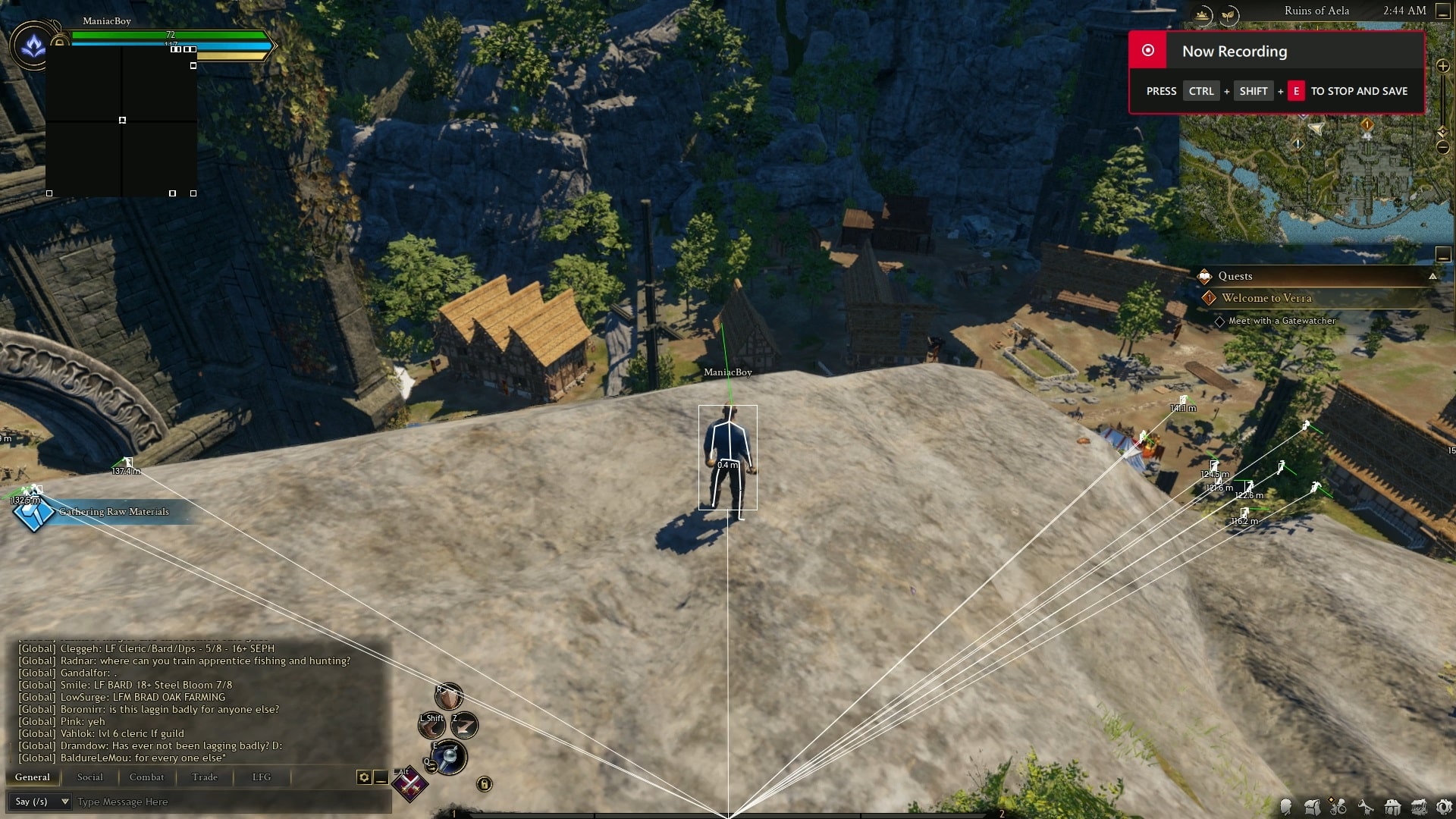This screenshot has height=819, width=1456.
Task: Collapse the minimap using its minus toggle
Action: 1442,11
